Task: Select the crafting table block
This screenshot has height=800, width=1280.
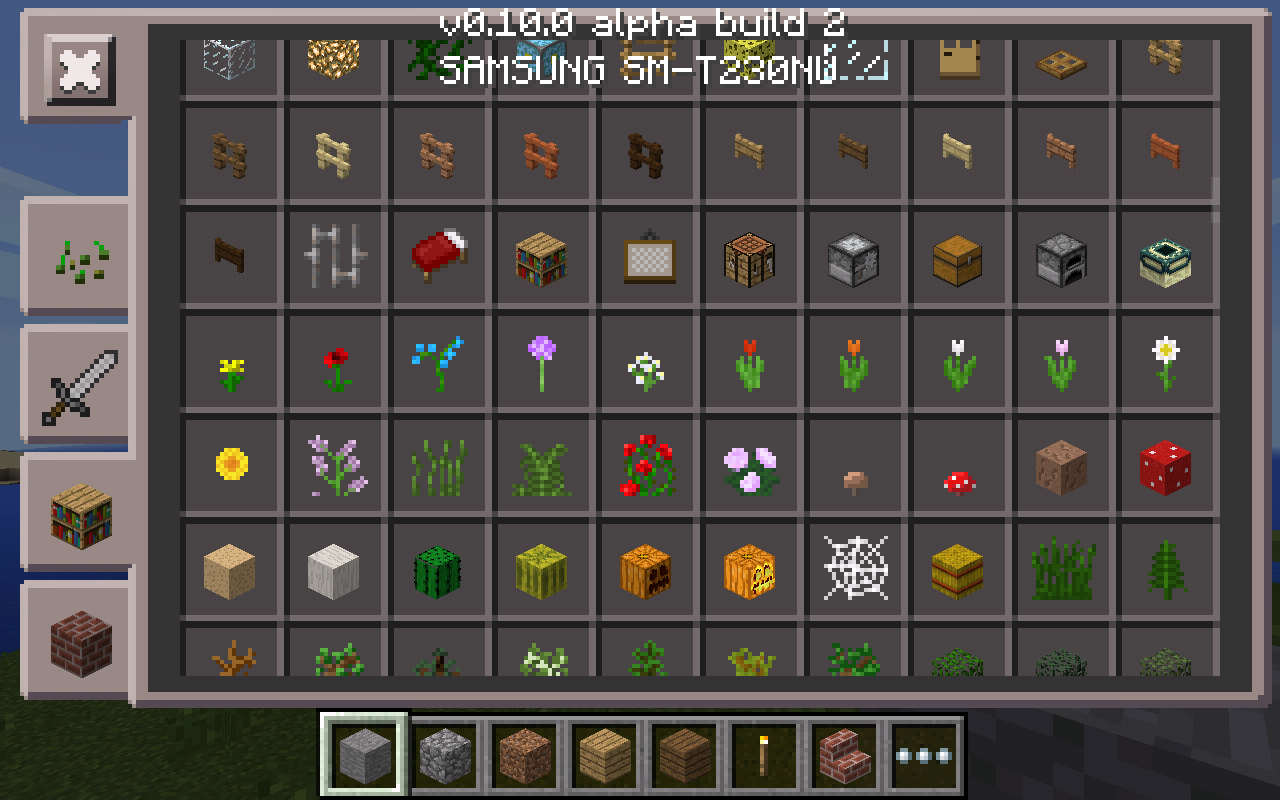Action: pyautogui.click(x=751, y=258)
